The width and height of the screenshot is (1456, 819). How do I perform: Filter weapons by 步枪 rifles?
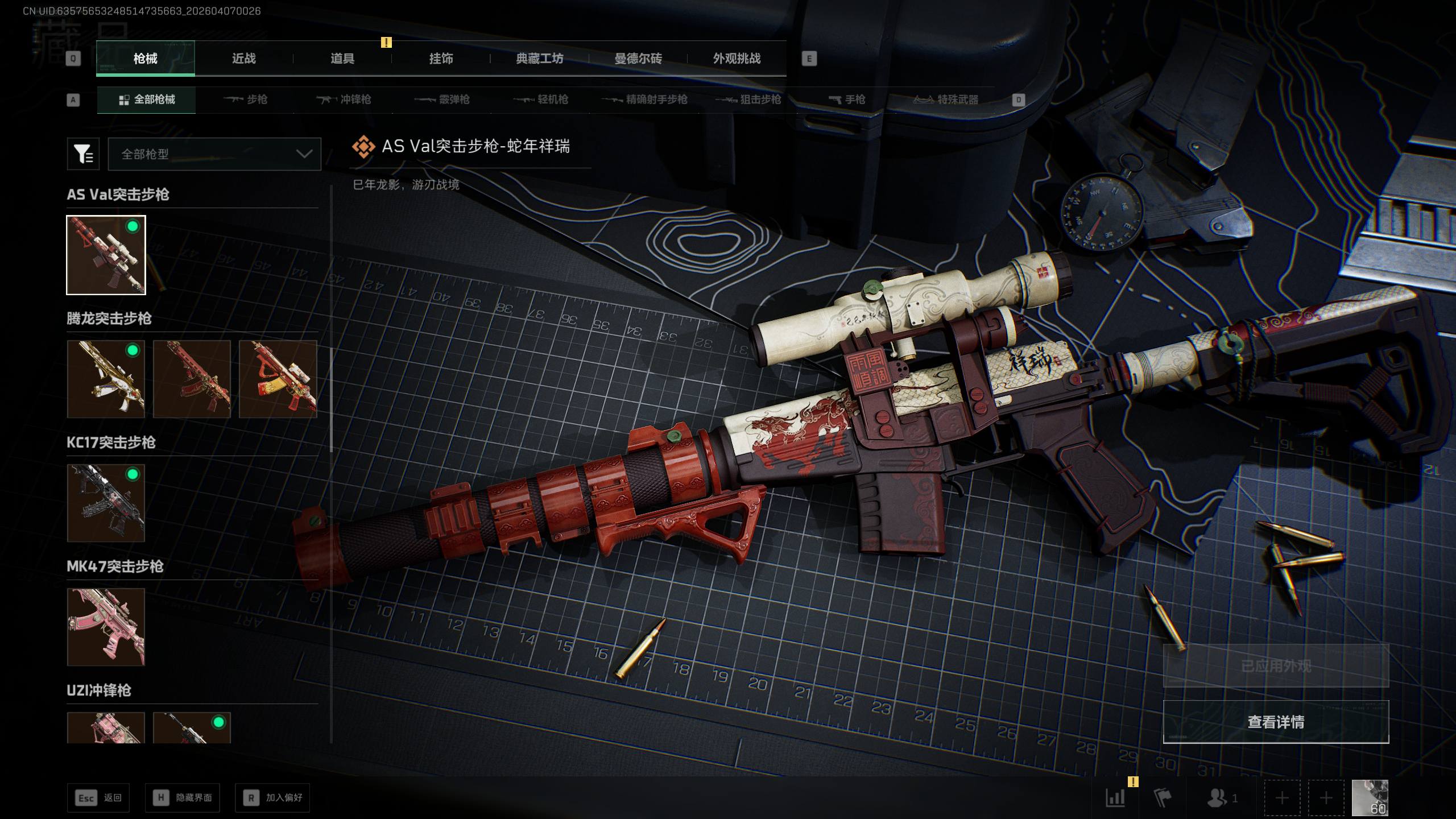(x=246, y=100)
